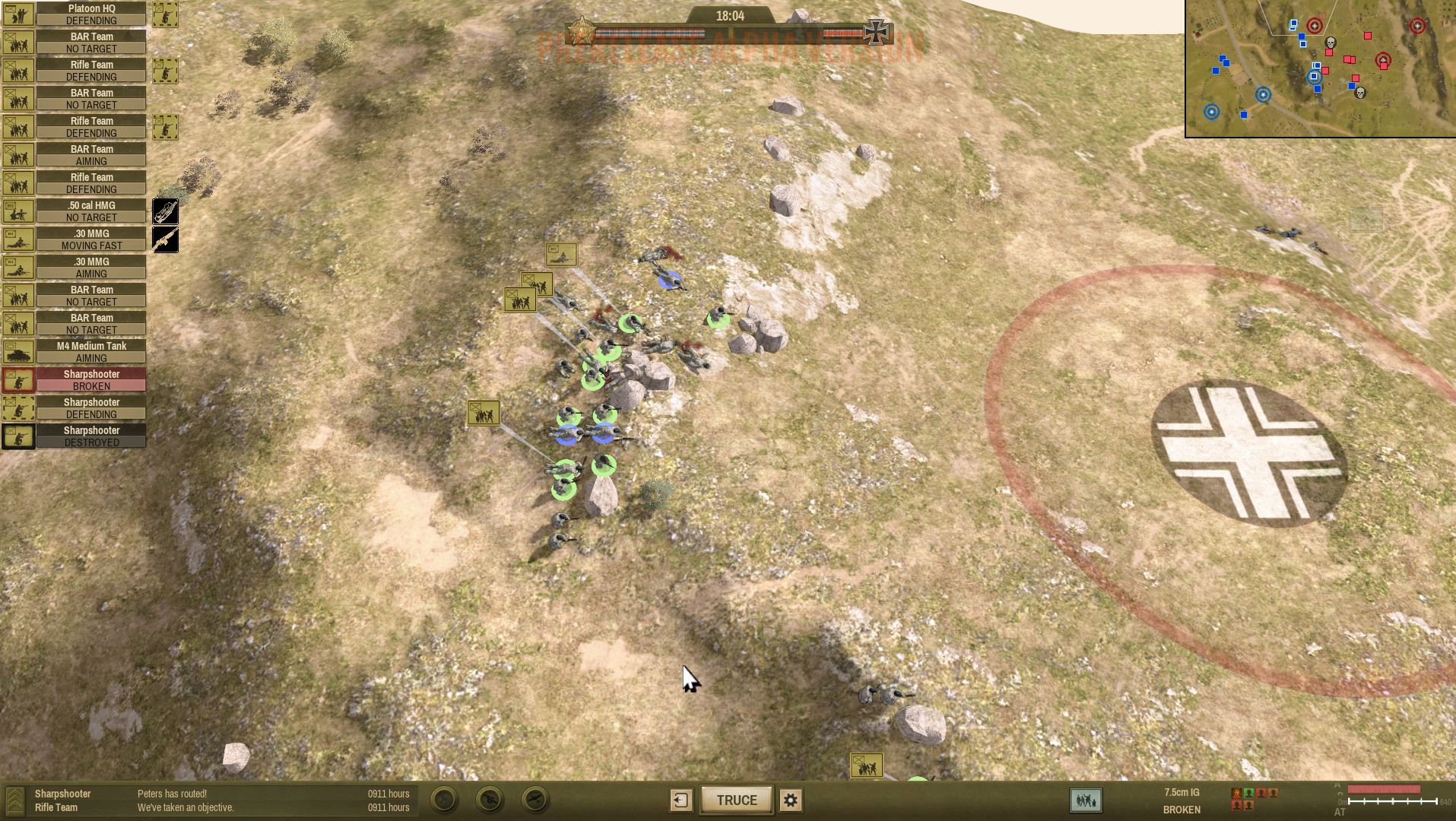
Task: Select the M4 Medium Tank unit icon
Action: coord(18,352)
